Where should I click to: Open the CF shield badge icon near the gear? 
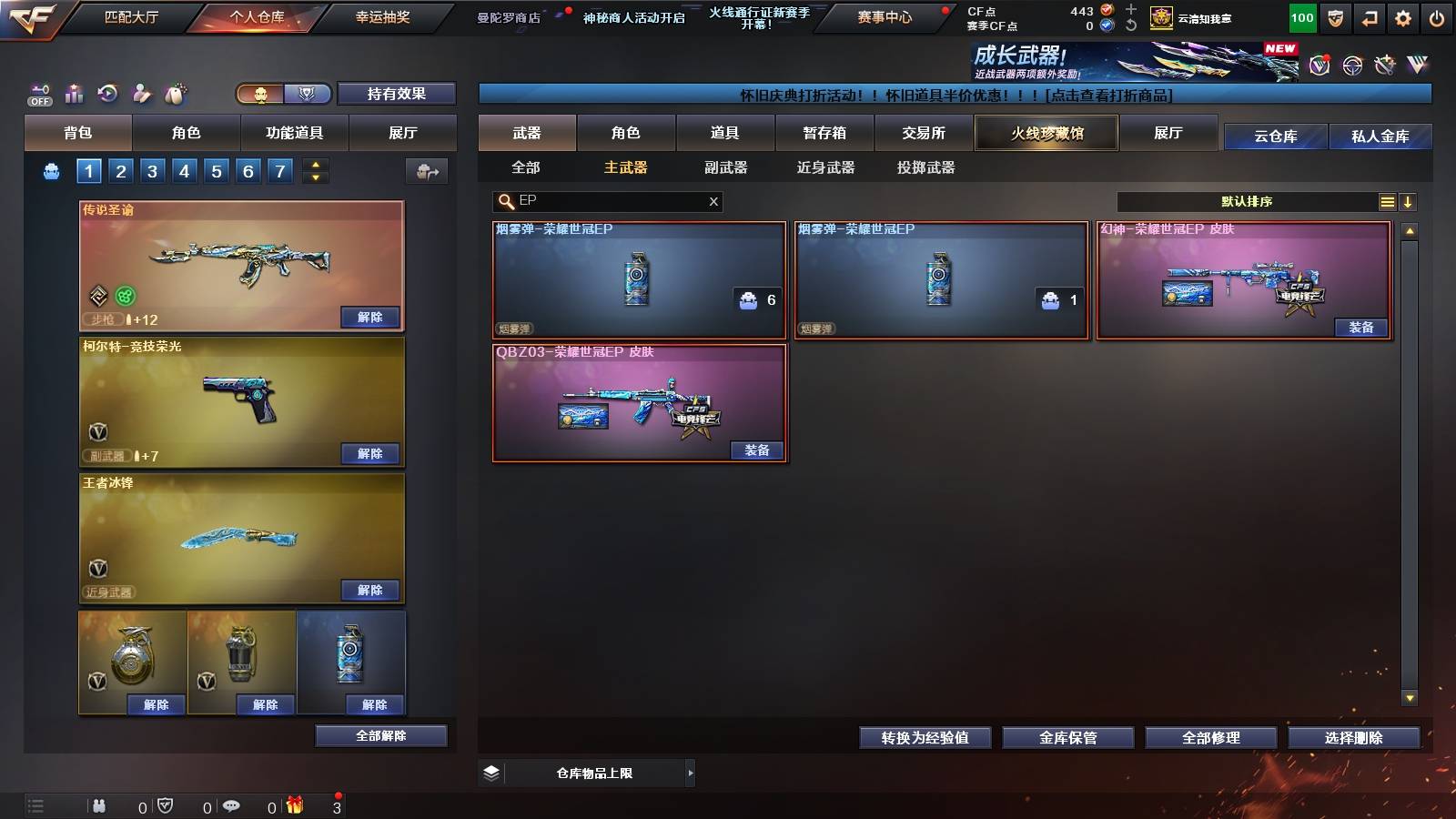1336,16
